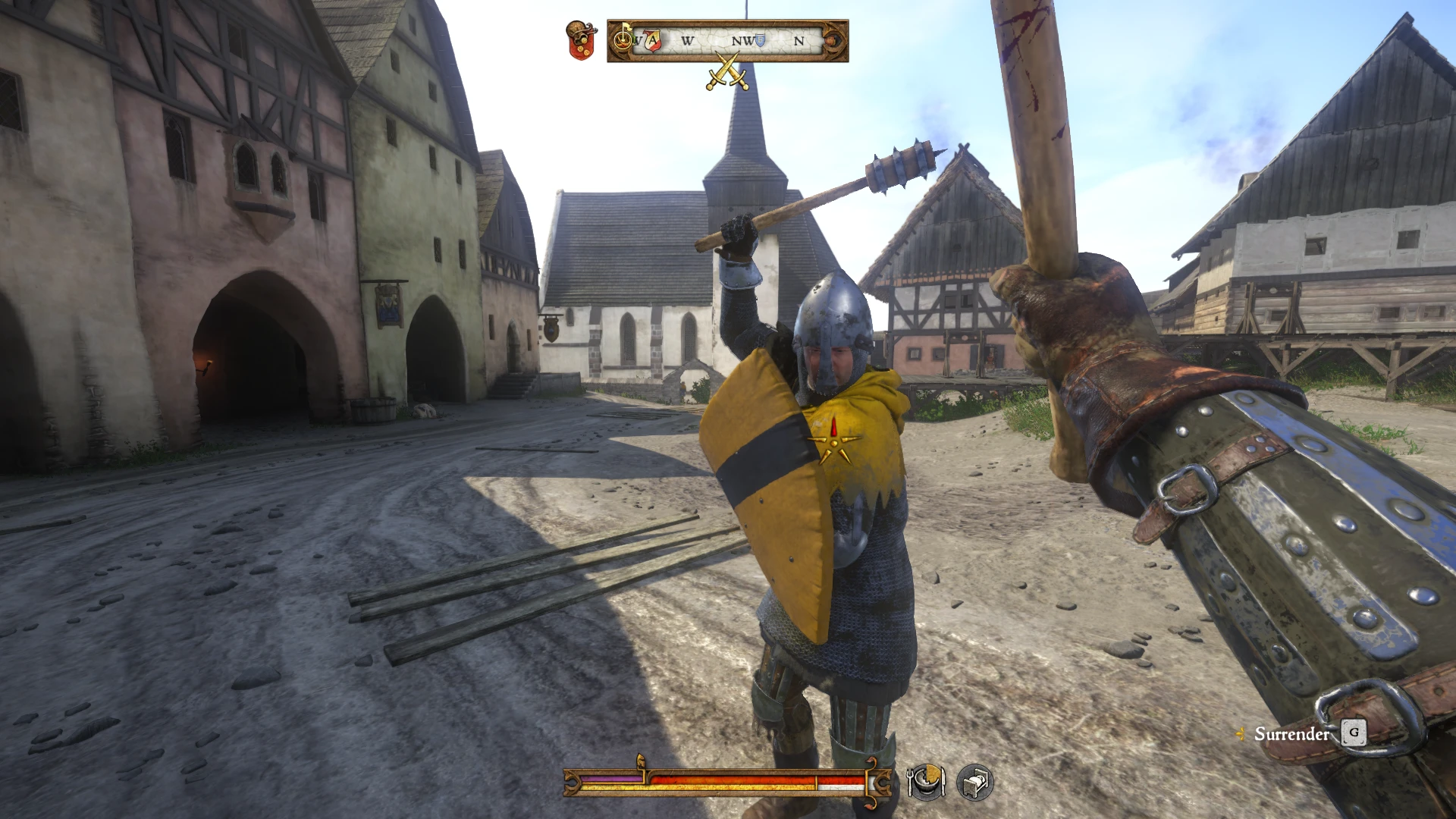Click the golden pointer above the health bar

coord(641,758)
